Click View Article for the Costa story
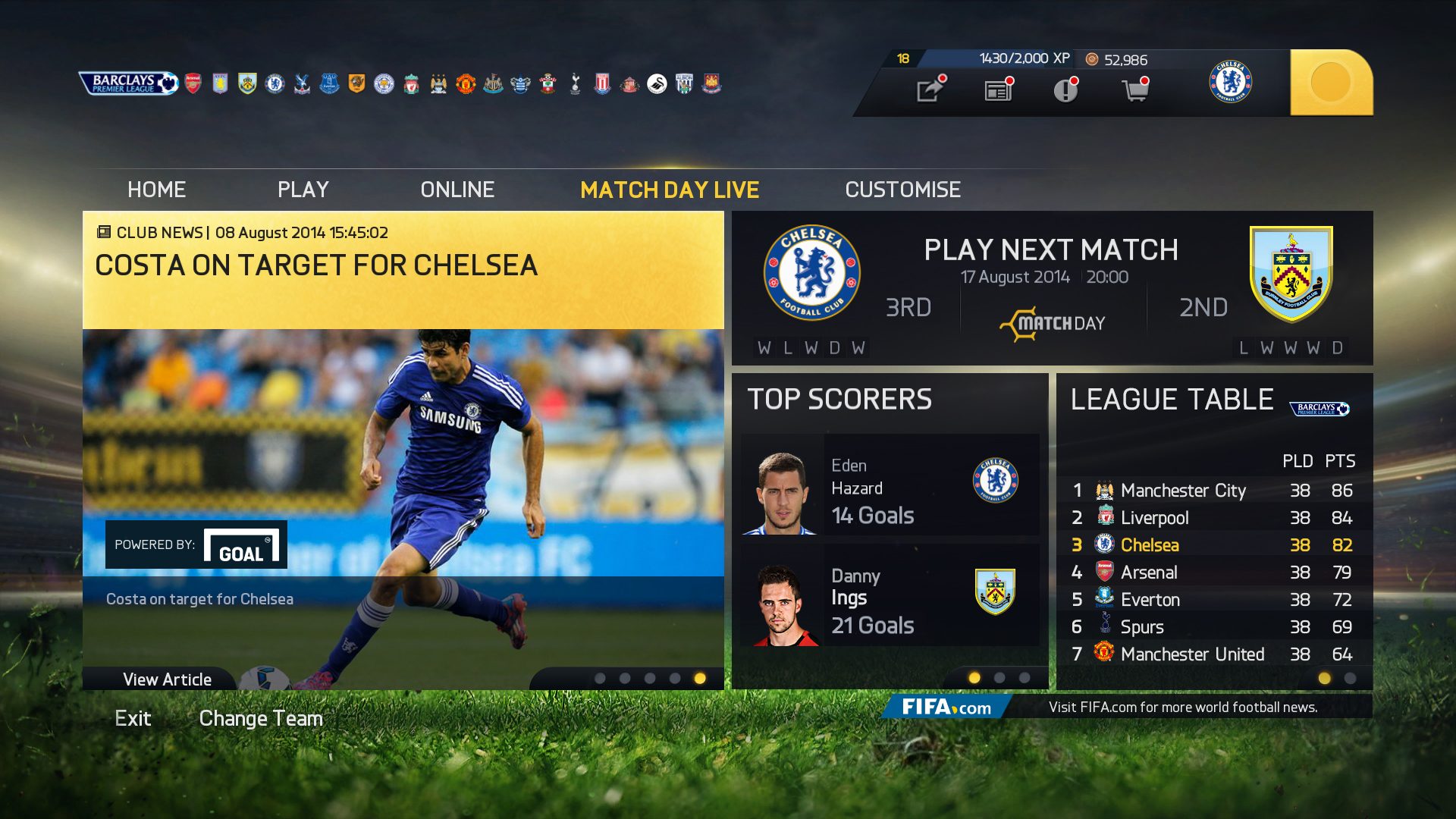1456x819 pixels. point(168,679)
